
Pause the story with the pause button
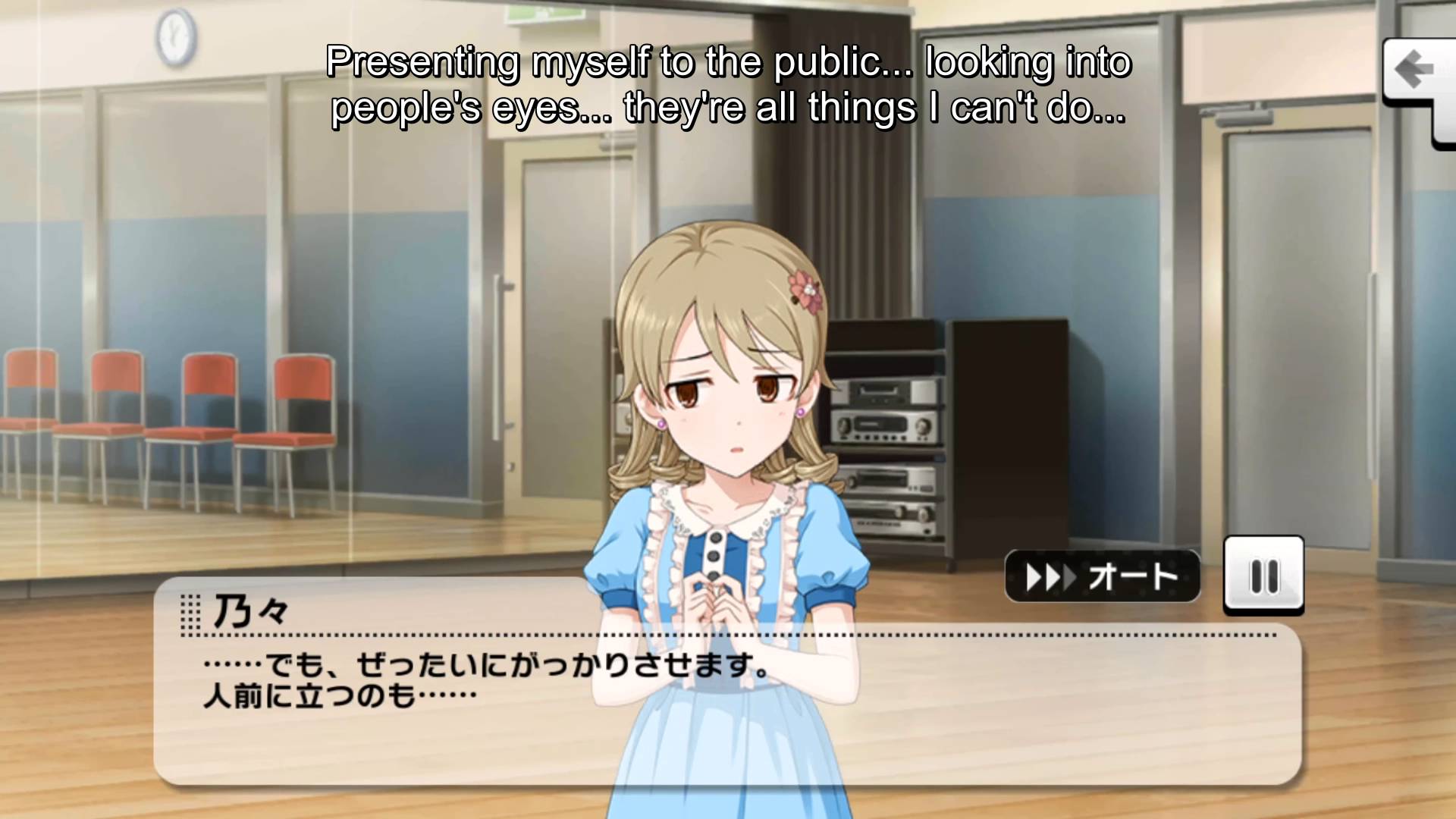click(x=1263, y=576)
